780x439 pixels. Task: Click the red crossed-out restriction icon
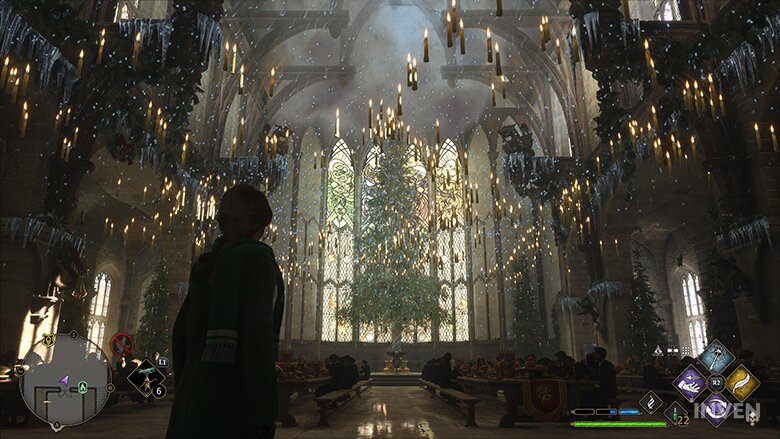click(x=122, y=343)
